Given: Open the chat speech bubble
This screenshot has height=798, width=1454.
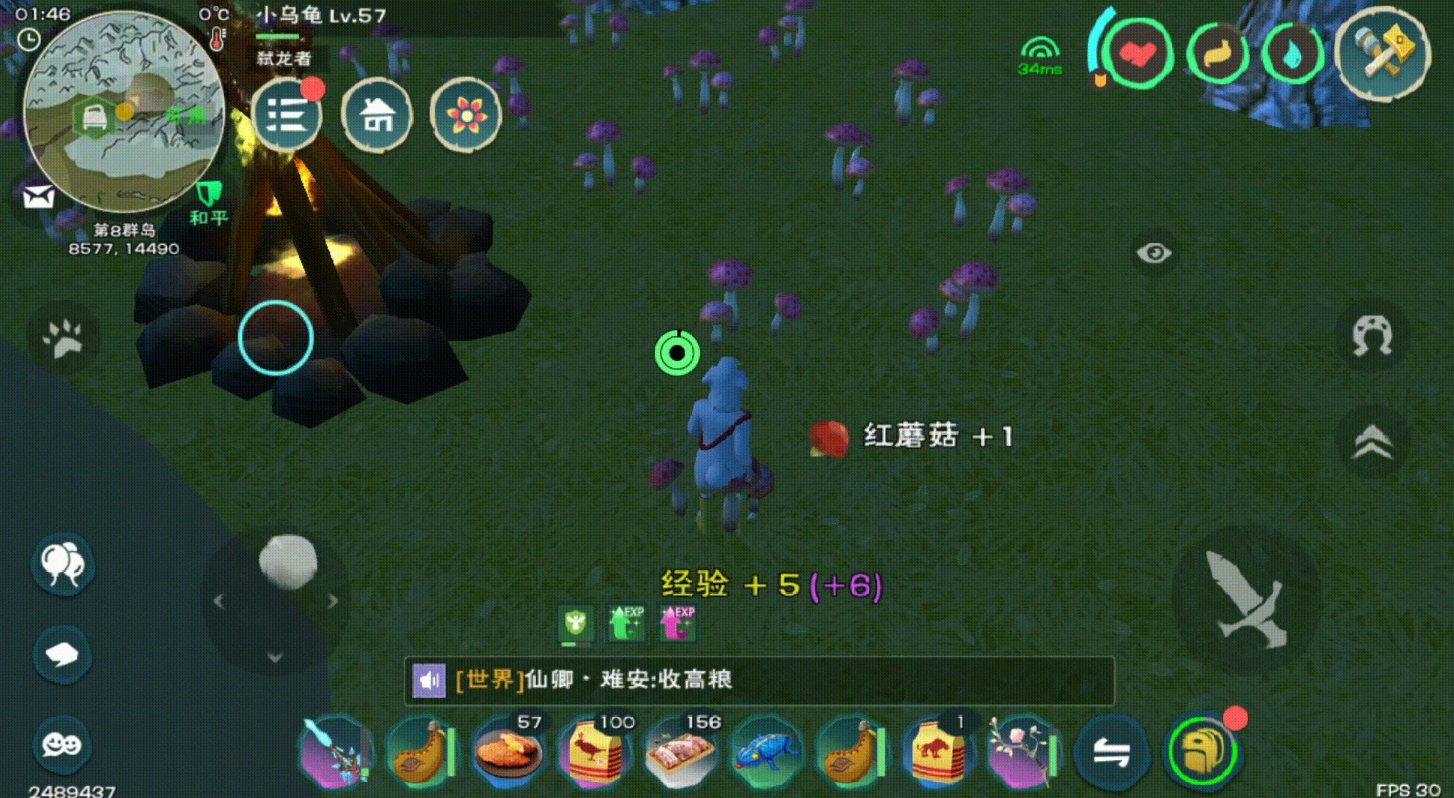Looking at the screenshot, I should [63, 654].
